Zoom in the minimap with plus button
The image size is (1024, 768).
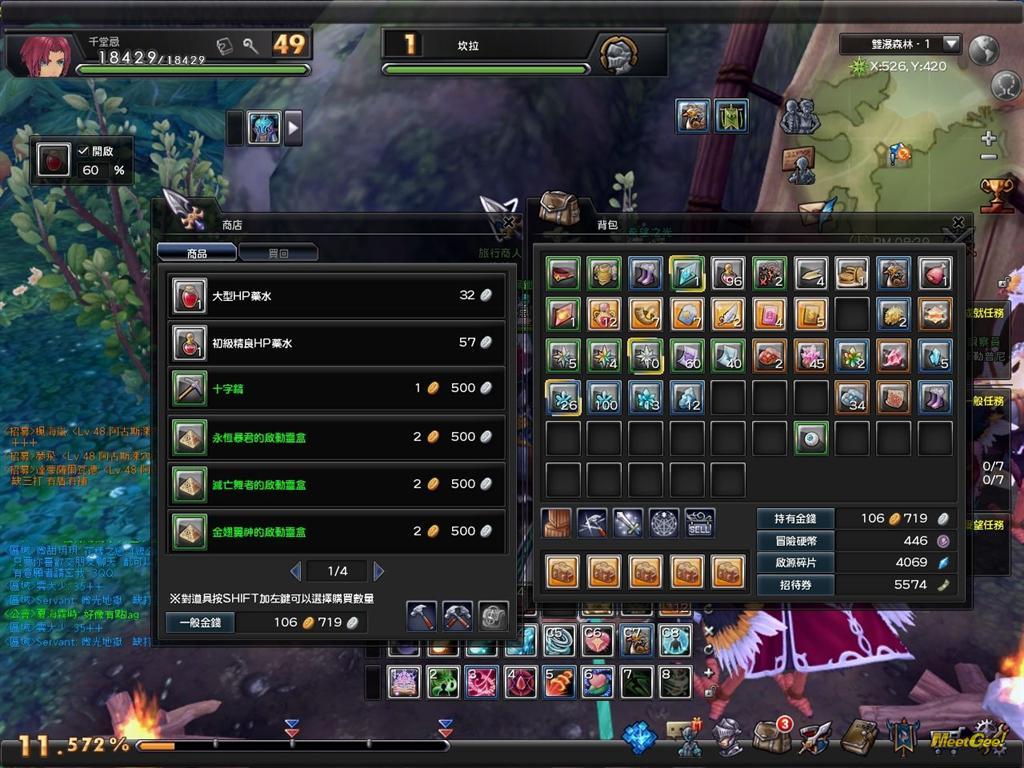(x=988, y=138)
